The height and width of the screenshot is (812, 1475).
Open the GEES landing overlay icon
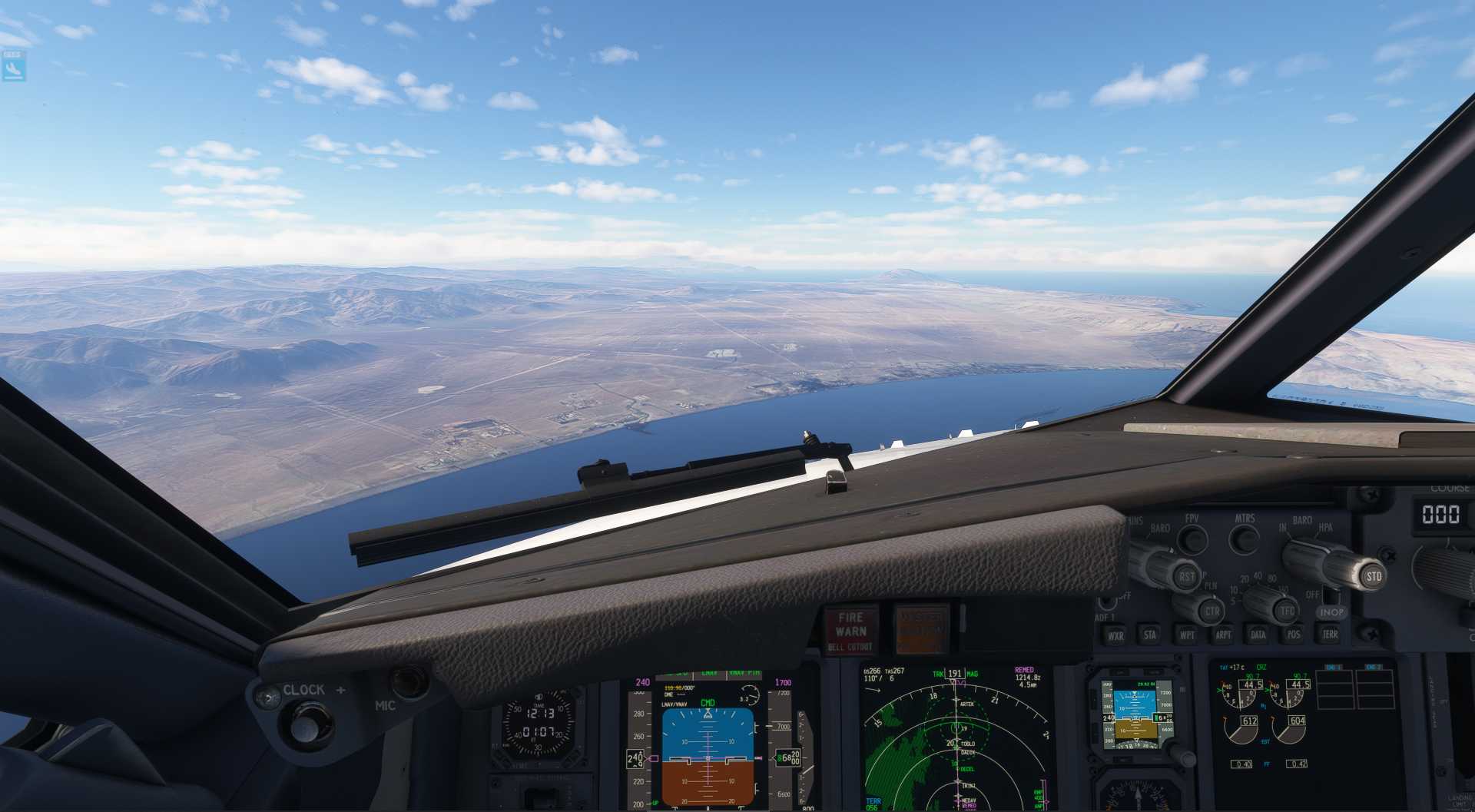(x=13, y=67)
